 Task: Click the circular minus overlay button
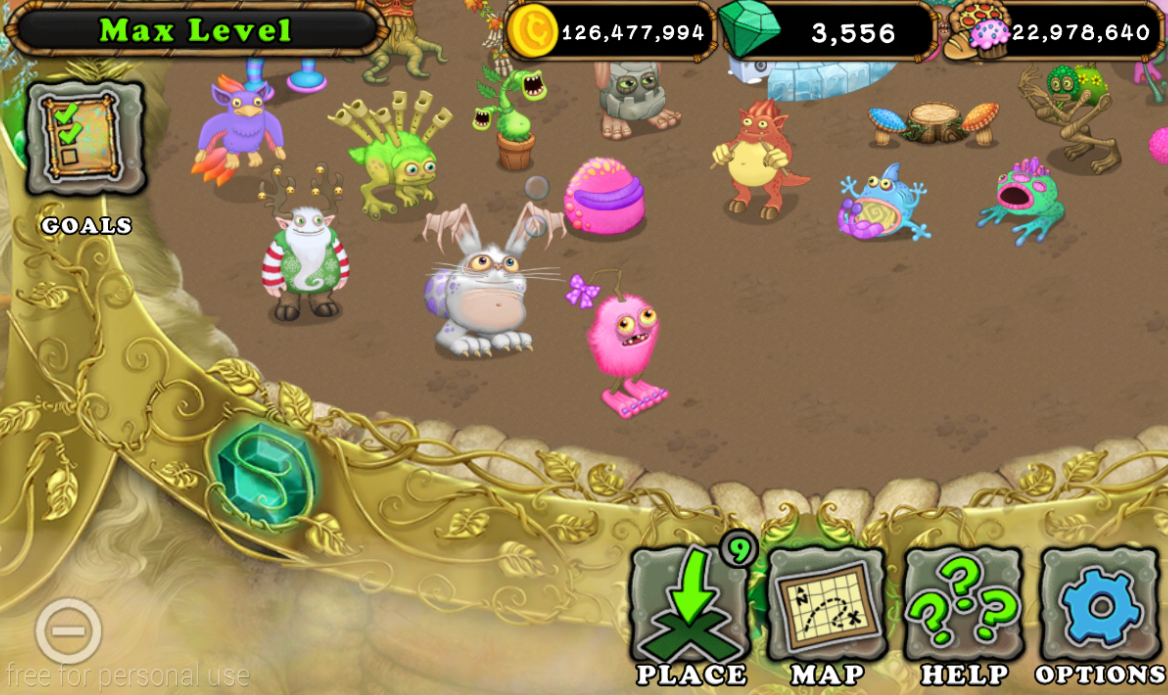[68, 631]
